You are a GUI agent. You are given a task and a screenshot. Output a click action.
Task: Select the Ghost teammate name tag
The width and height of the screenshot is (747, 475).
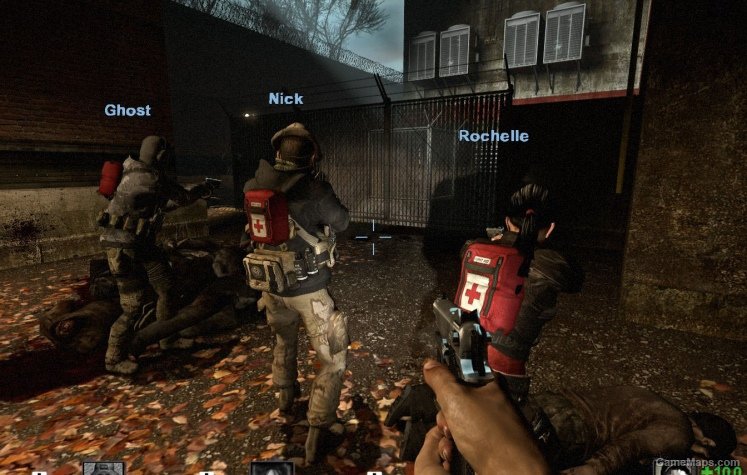[x=127, y=110]
